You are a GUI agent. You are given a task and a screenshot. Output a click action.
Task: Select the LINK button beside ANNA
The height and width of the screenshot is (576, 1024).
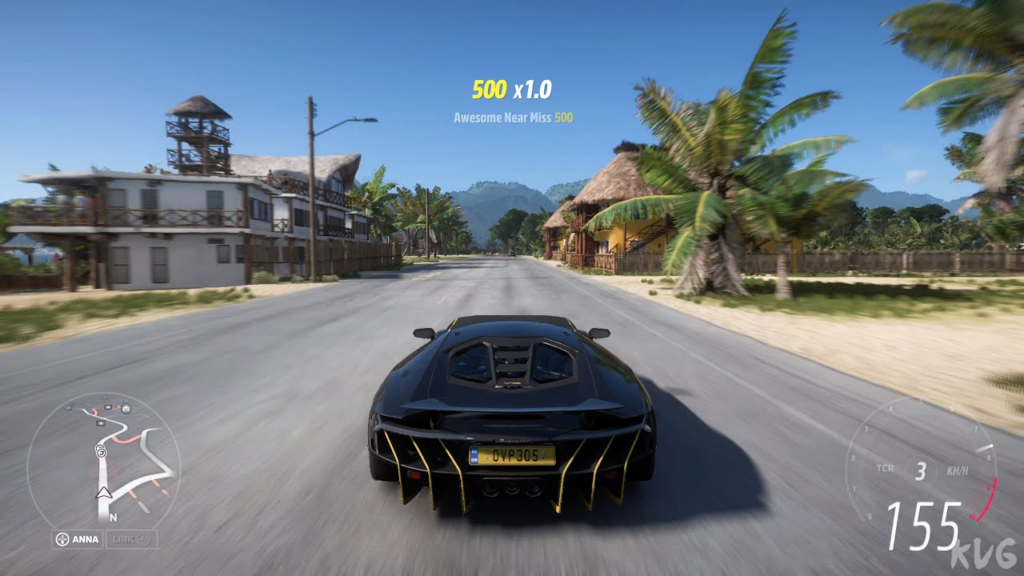coord(132,540)
